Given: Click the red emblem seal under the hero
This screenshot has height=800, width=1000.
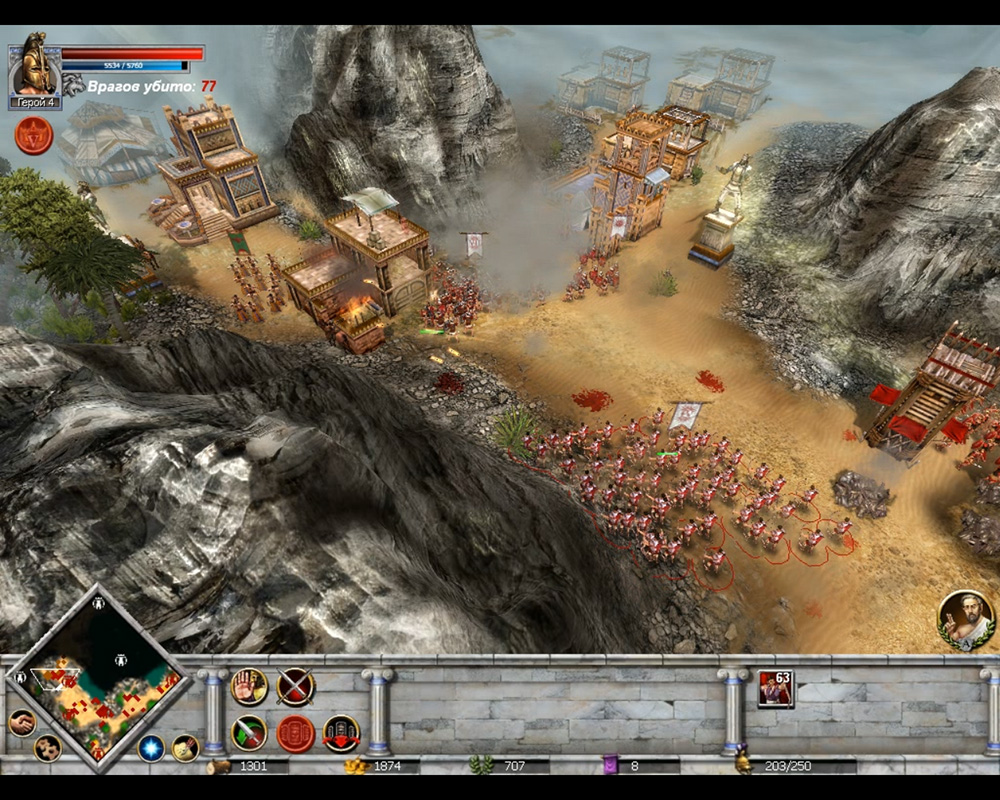Looking at the screenshot, I should (33, 136).
